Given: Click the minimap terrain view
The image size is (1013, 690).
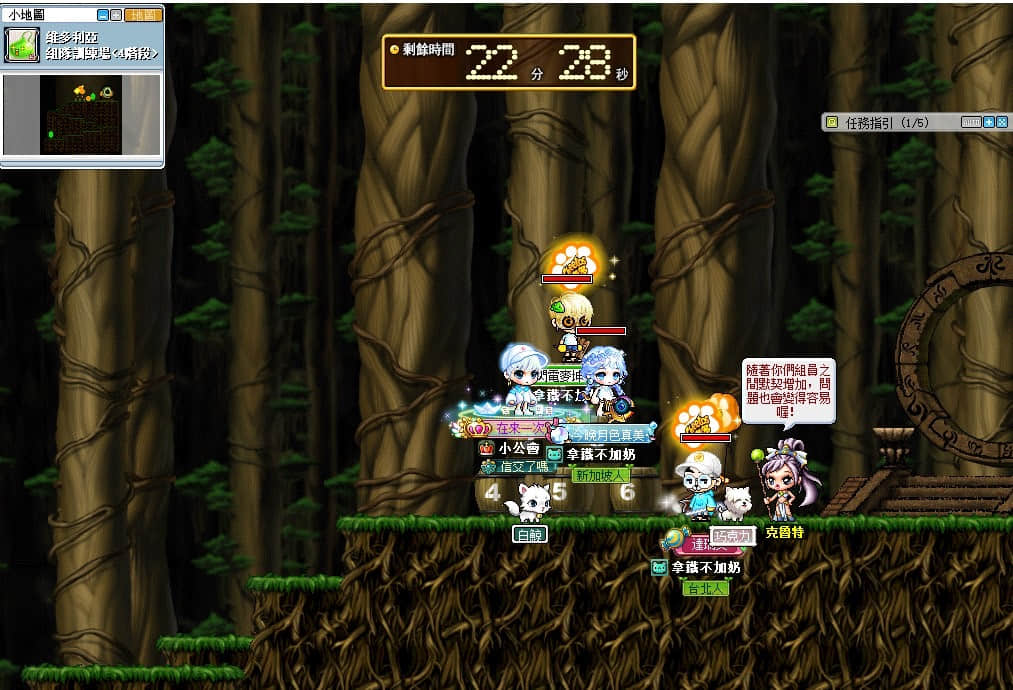Looking at the screenshot, I should click(x=81, y=115).
